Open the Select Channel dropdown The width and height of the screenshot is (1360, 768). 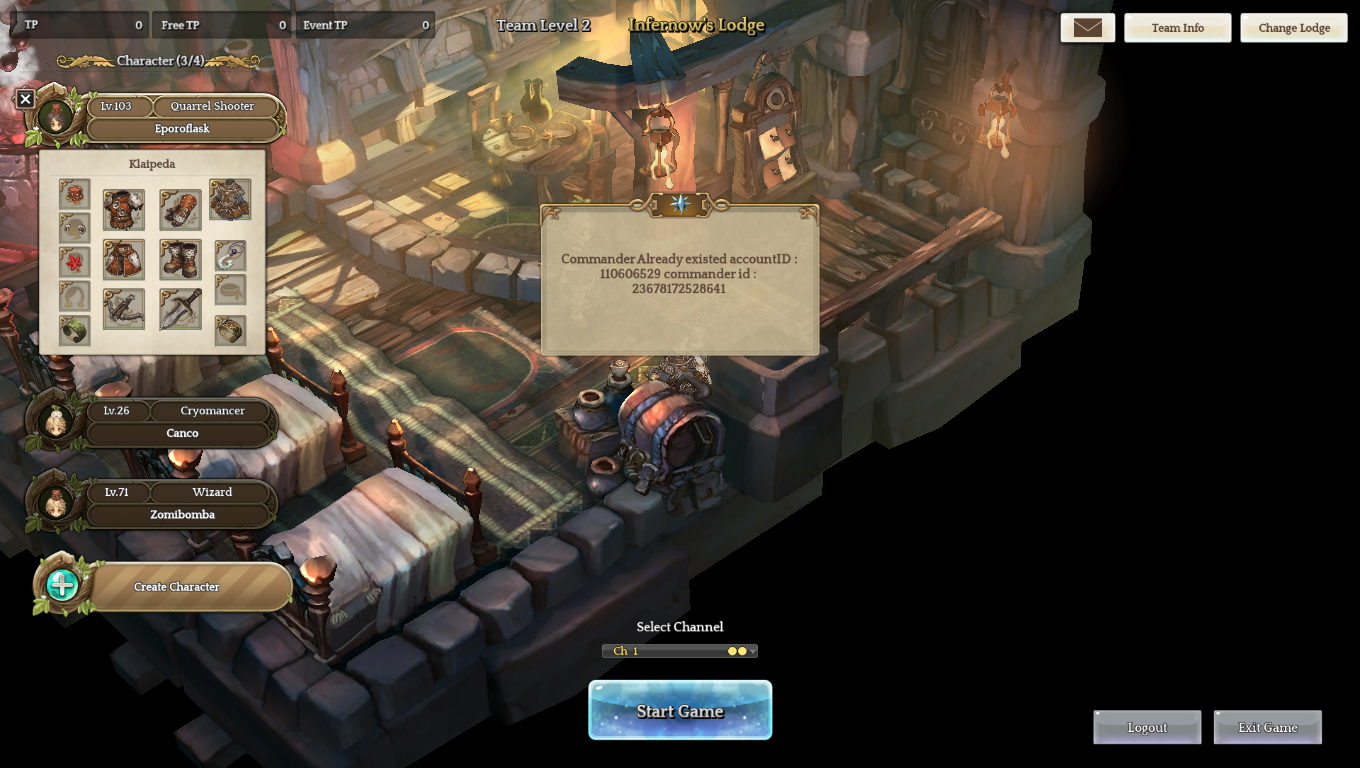(680, 651)
